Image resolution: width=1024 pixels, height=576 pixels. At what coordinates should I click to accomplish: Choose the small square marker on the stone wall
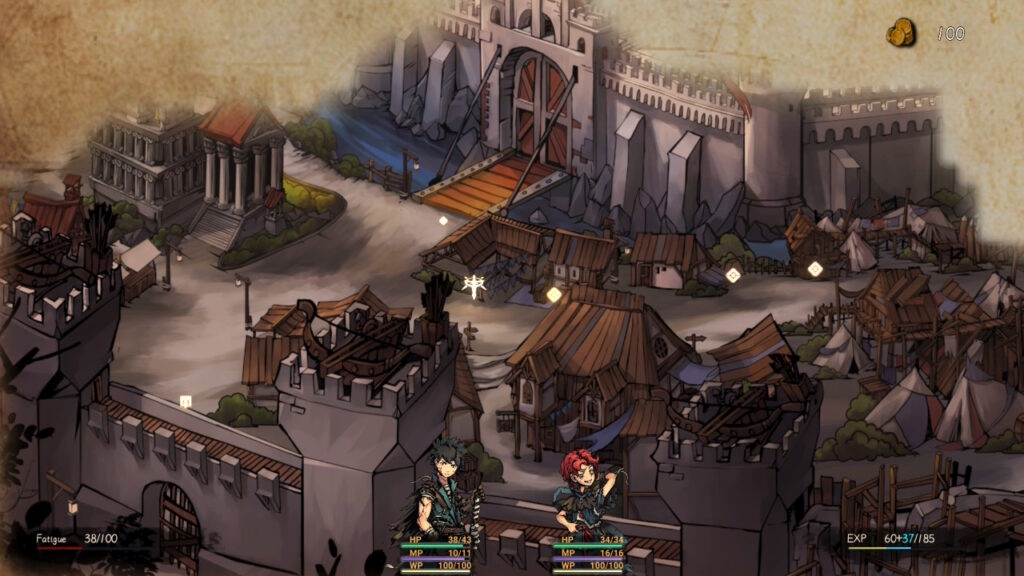point(185,401)
